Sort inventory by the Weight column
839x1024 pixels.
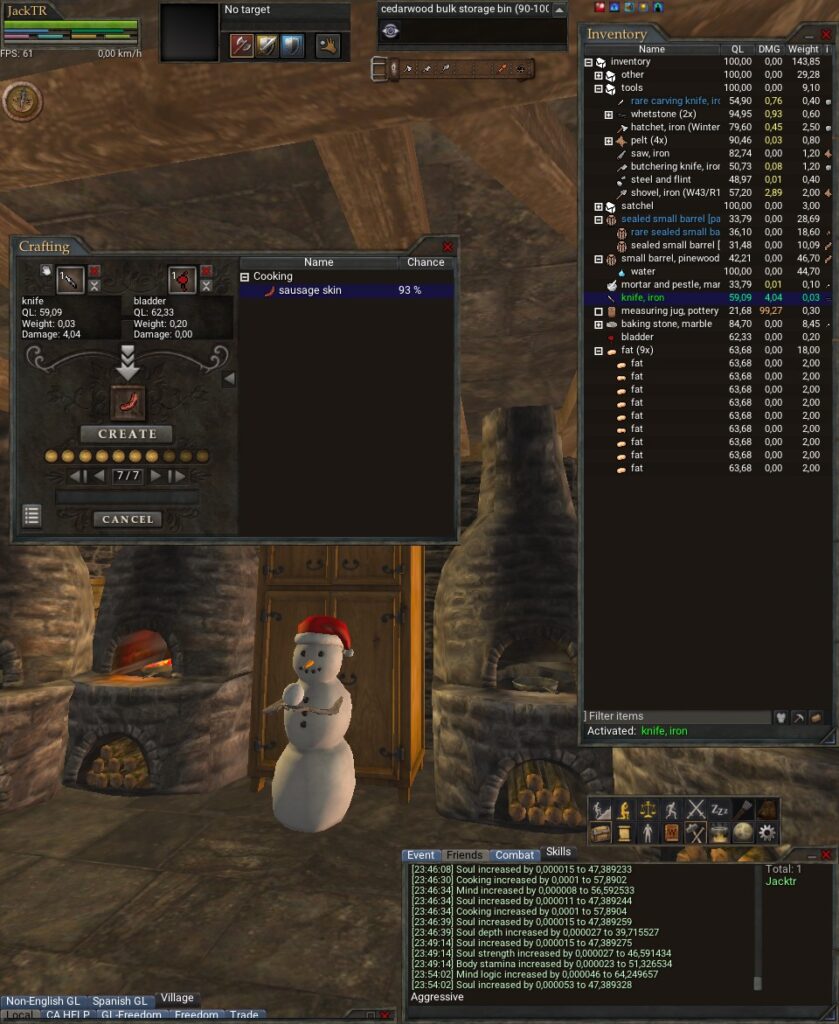click(x=803, y=49)
